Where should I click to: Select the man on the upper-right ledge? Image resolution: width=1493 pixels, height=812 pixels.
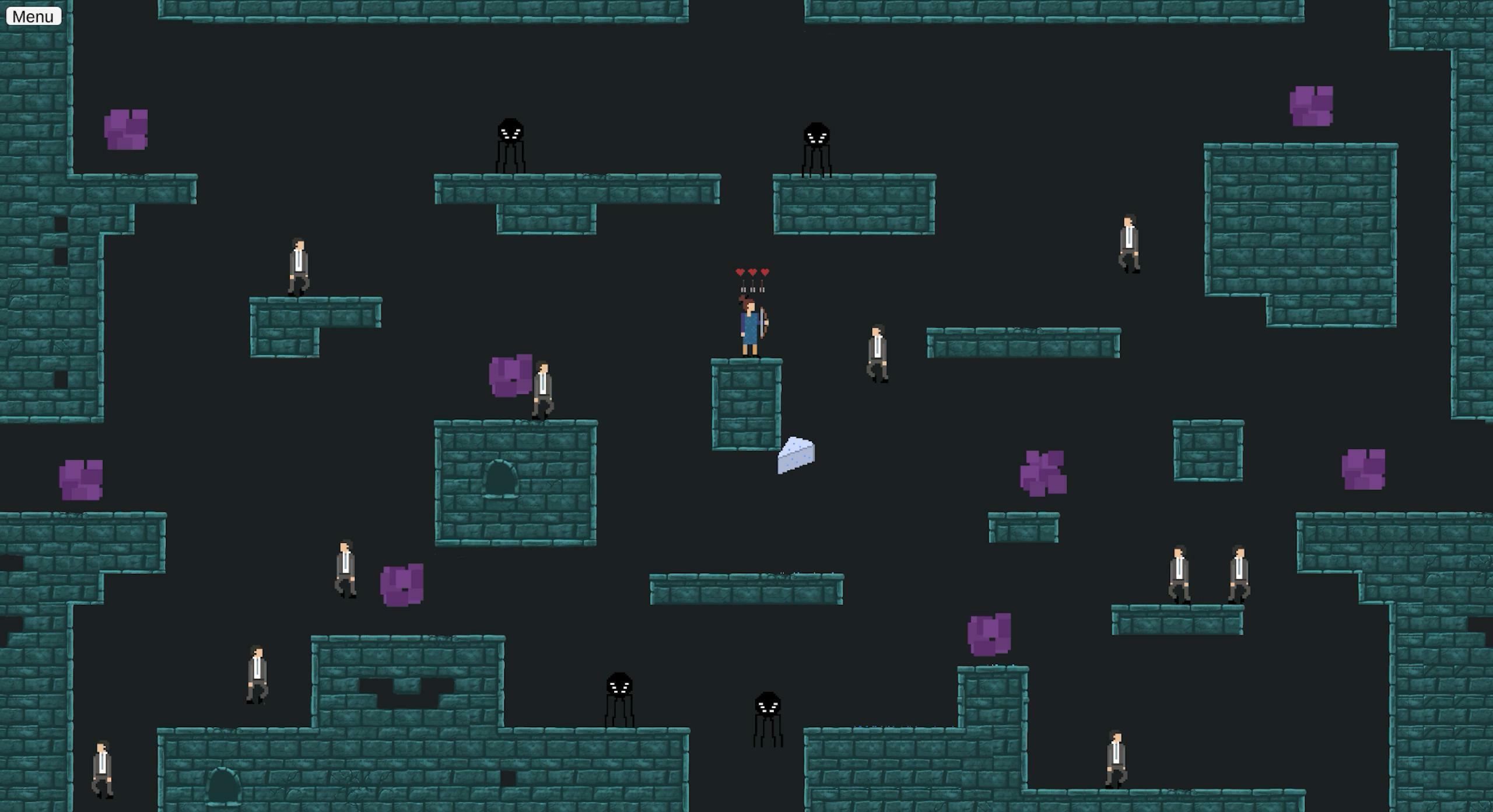click(1128, 242)
